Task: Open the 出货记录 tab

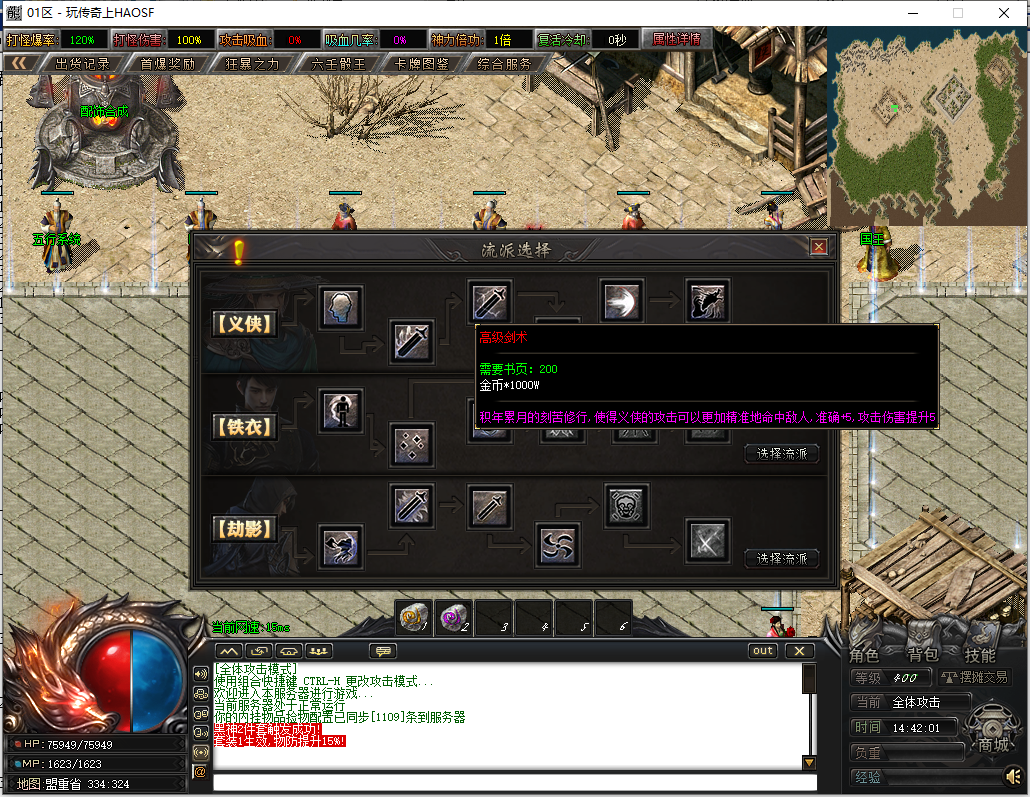Action: pos(82,64)
